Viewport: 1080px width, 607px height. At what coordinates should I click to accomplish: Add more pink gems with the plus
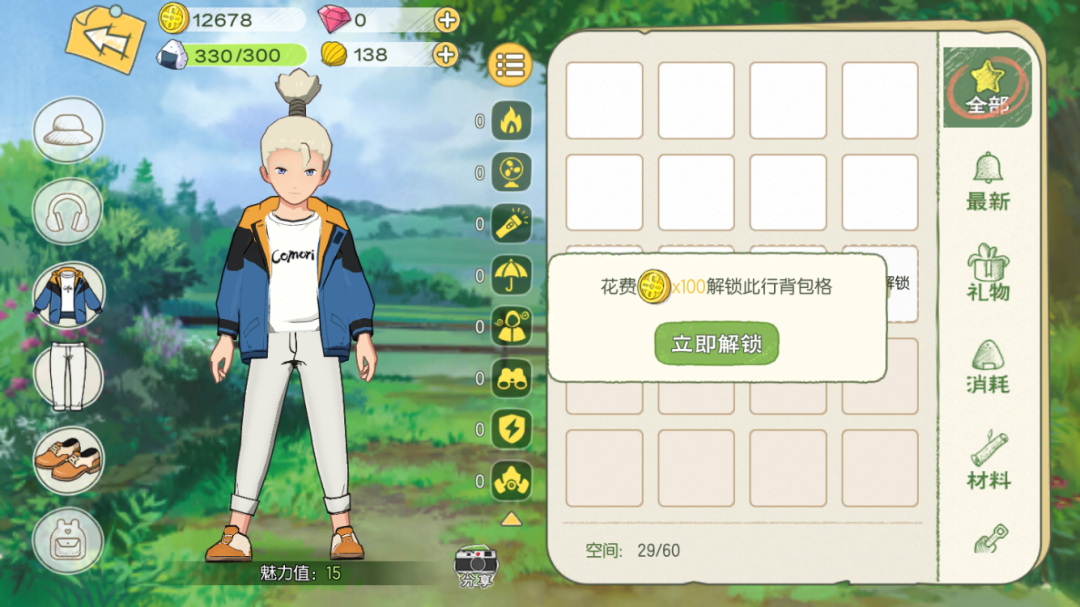click(x=447, y=19)
